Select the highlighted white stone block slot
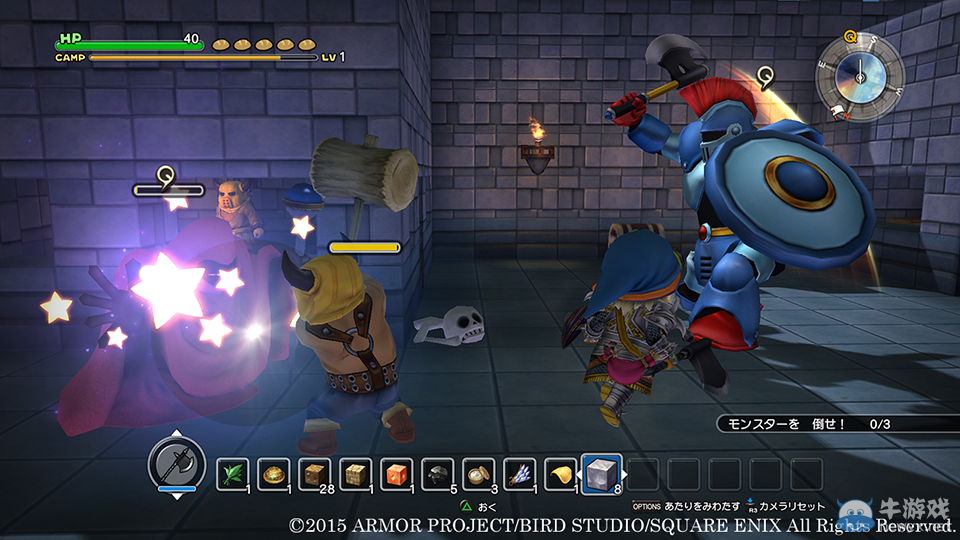960x540 pixels. (x=602, y=474)
